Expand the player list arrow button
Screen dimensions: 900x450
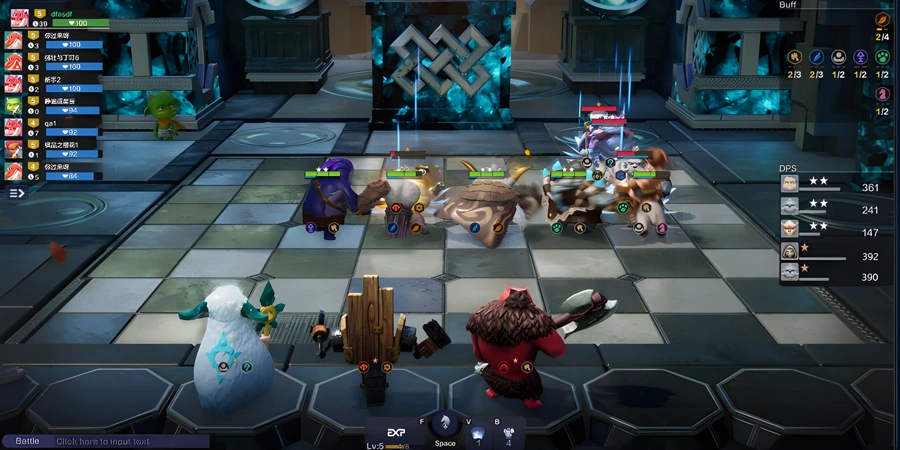pyautogui.click(x=16, y=193)
